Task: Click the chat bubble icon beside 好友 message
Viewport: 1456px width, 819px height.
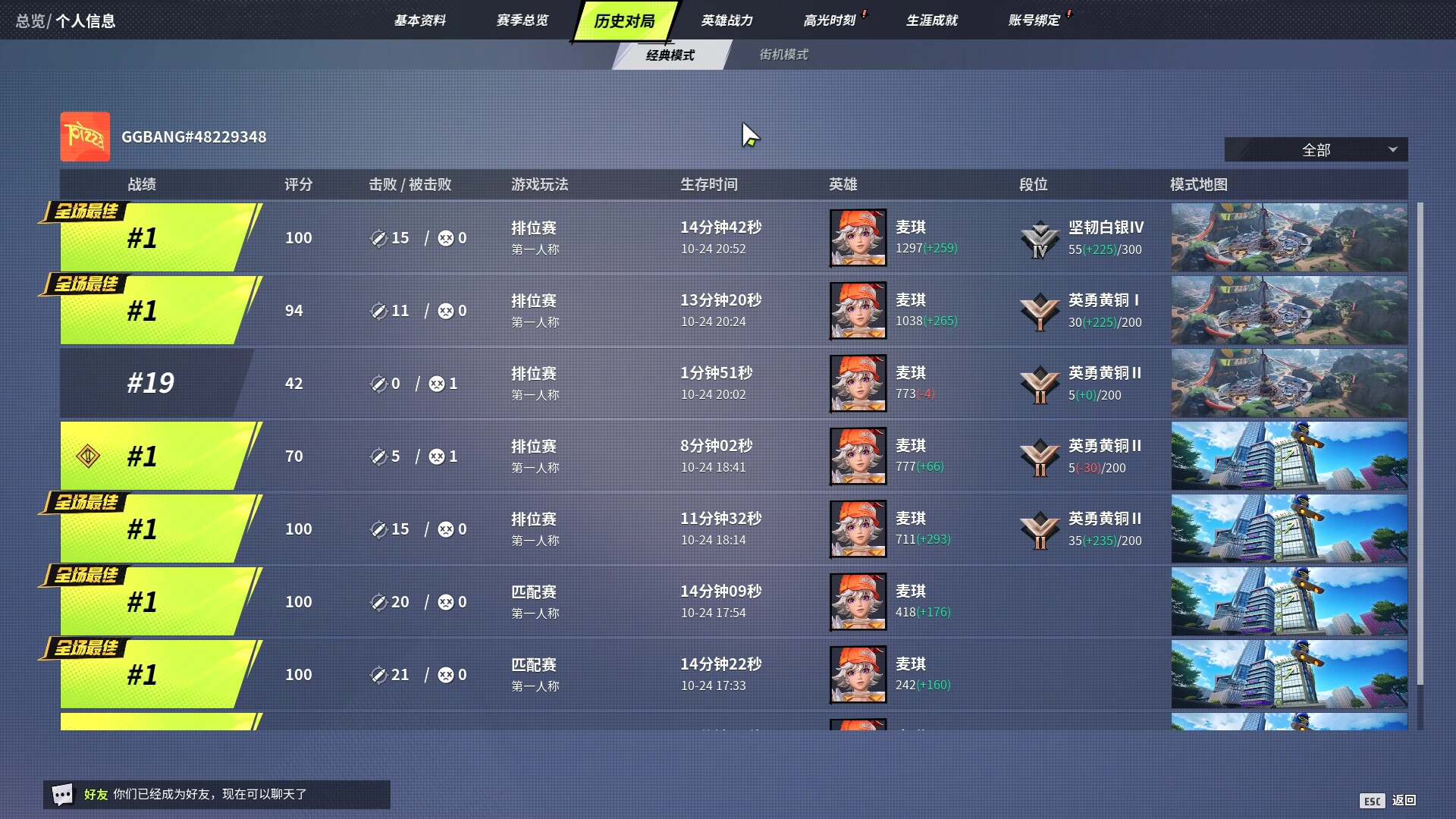Action: click(64, 794)
